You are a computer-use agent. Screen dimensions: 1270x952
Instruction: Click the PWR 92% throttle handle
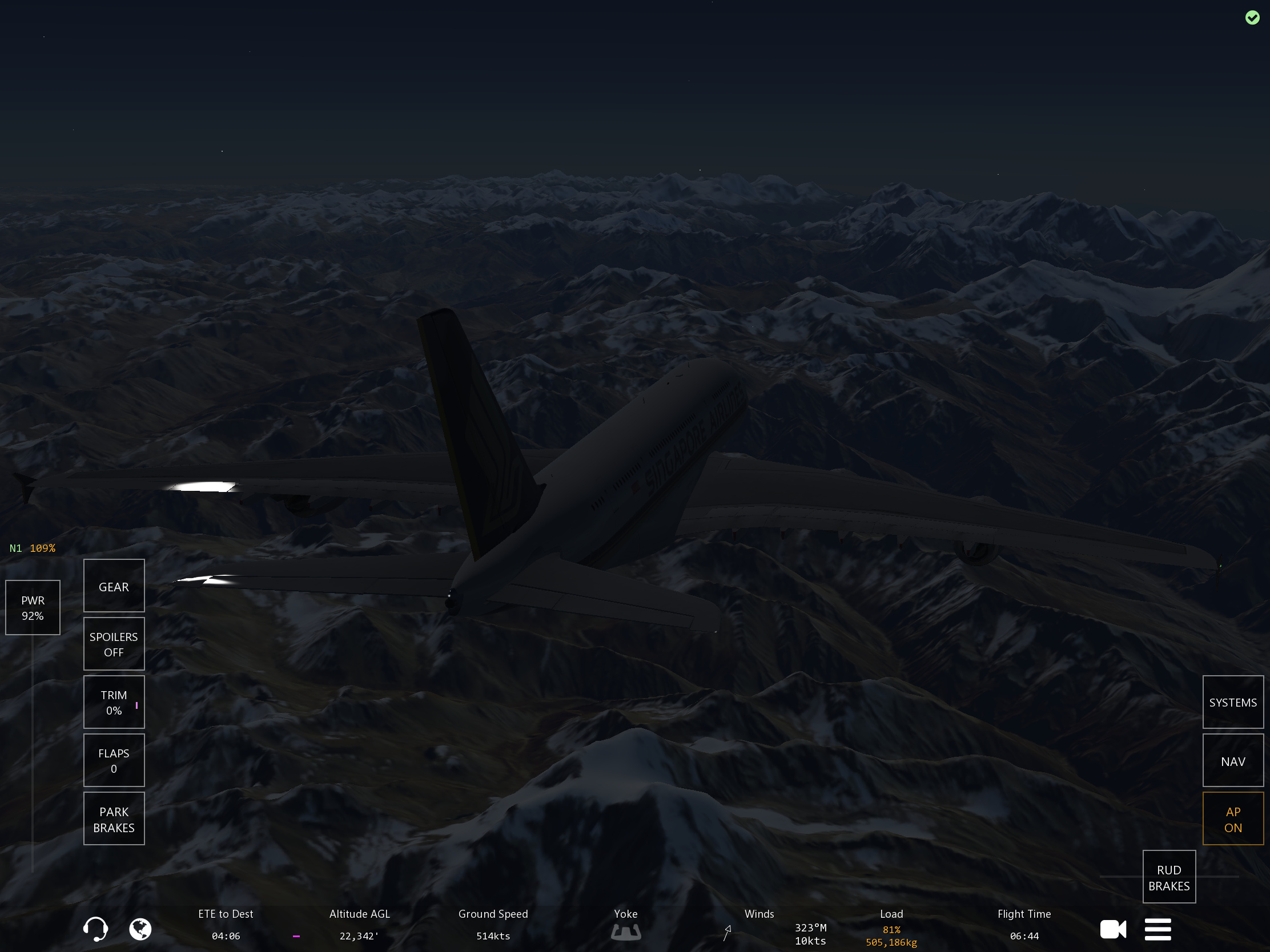coord(33,607)
